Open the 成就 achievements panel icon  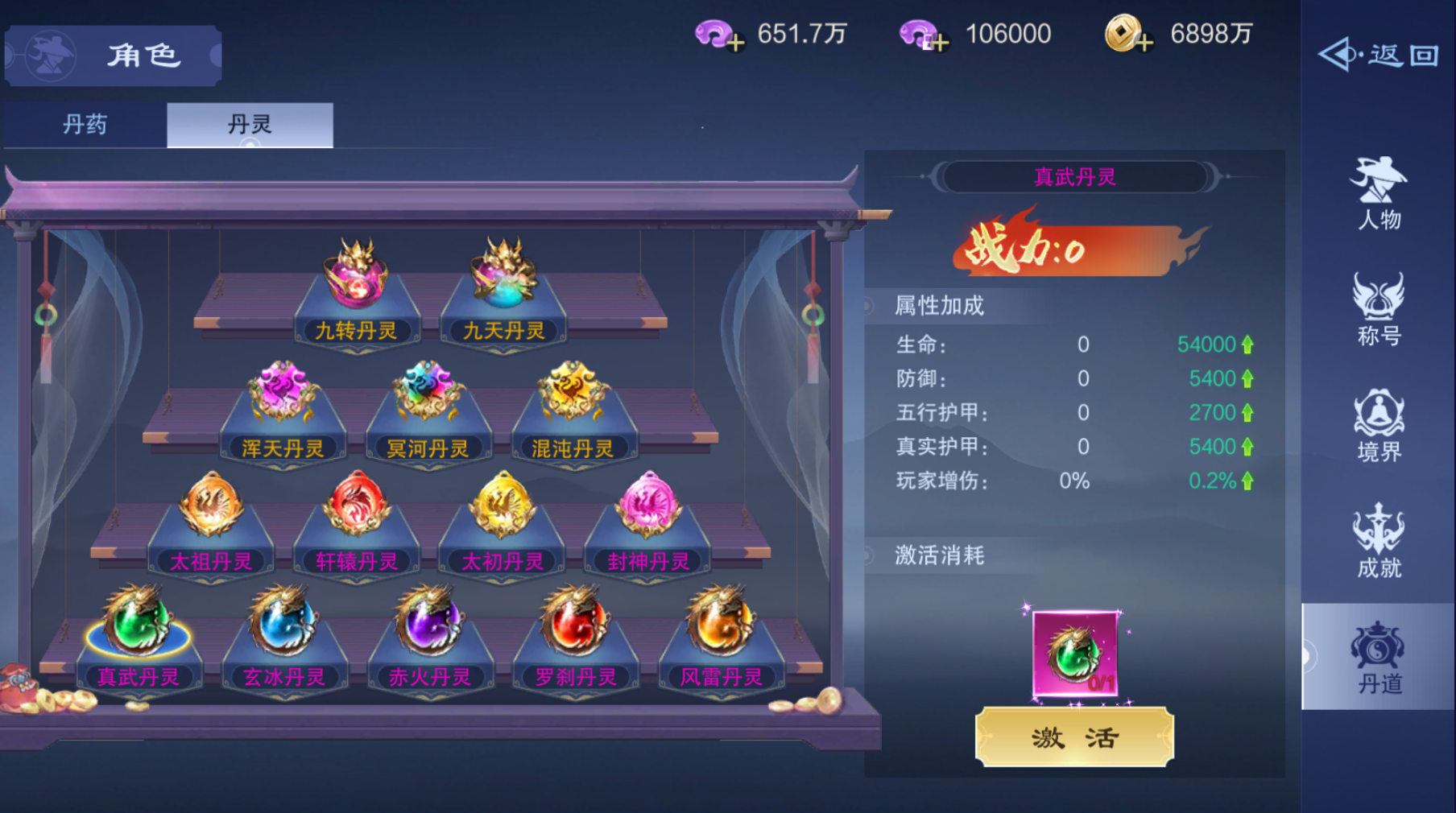[x=1378, y=541]
